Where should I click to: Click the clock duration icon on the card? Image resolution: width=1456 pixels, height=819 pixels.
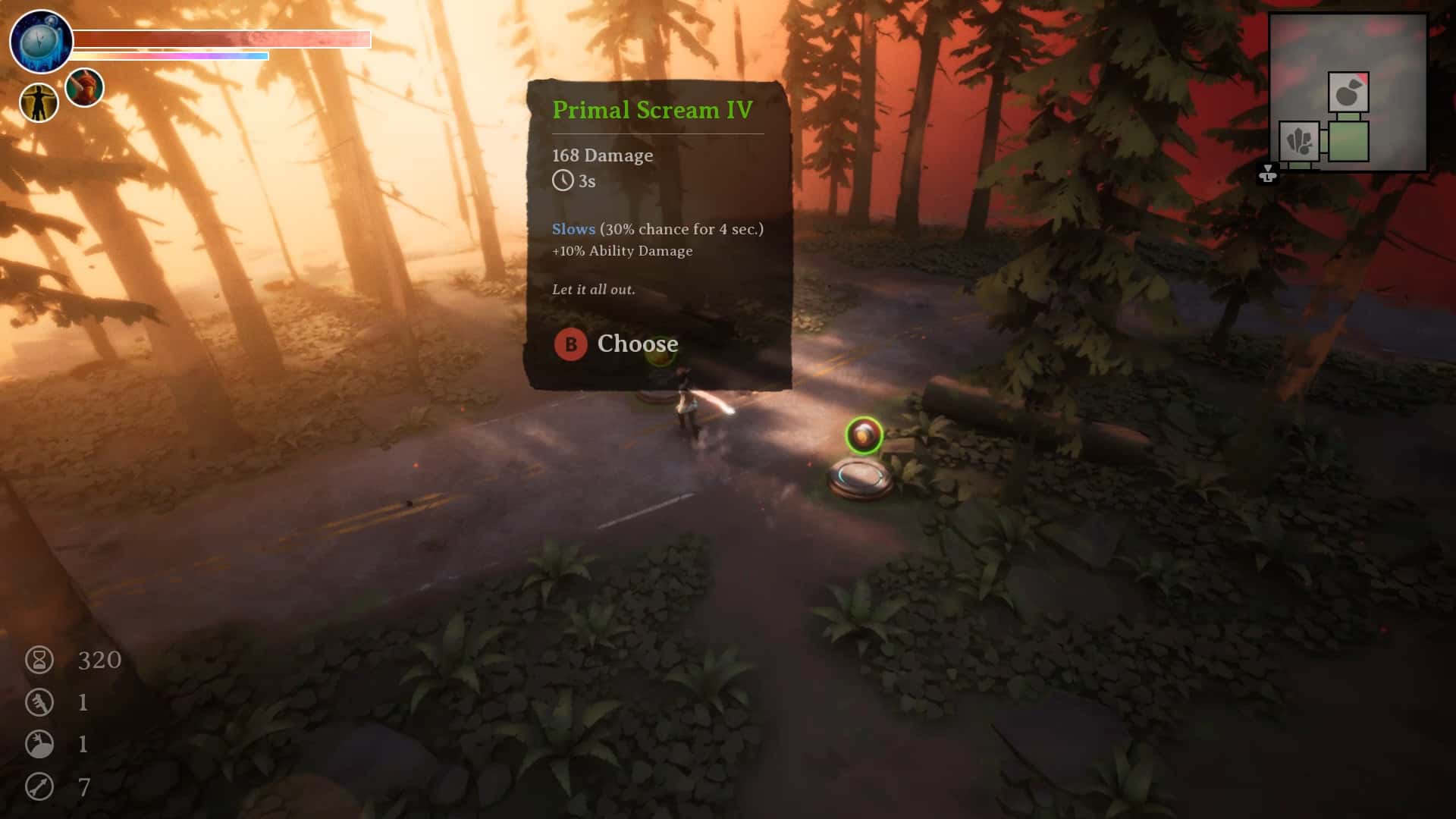[562, 181]
